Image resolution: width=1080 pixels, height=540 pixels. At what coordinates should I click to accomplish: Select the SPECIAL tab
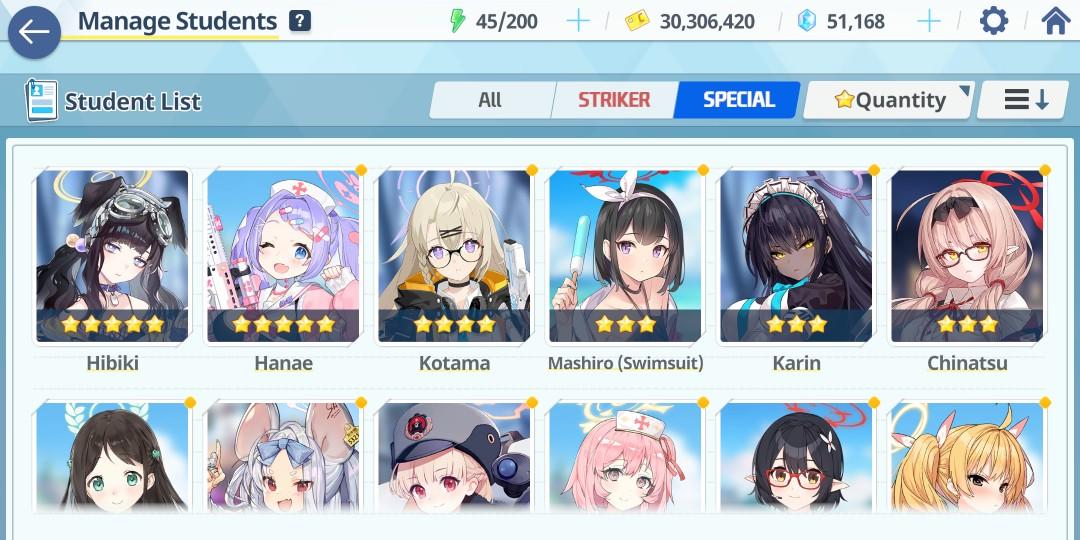[738, 100]
